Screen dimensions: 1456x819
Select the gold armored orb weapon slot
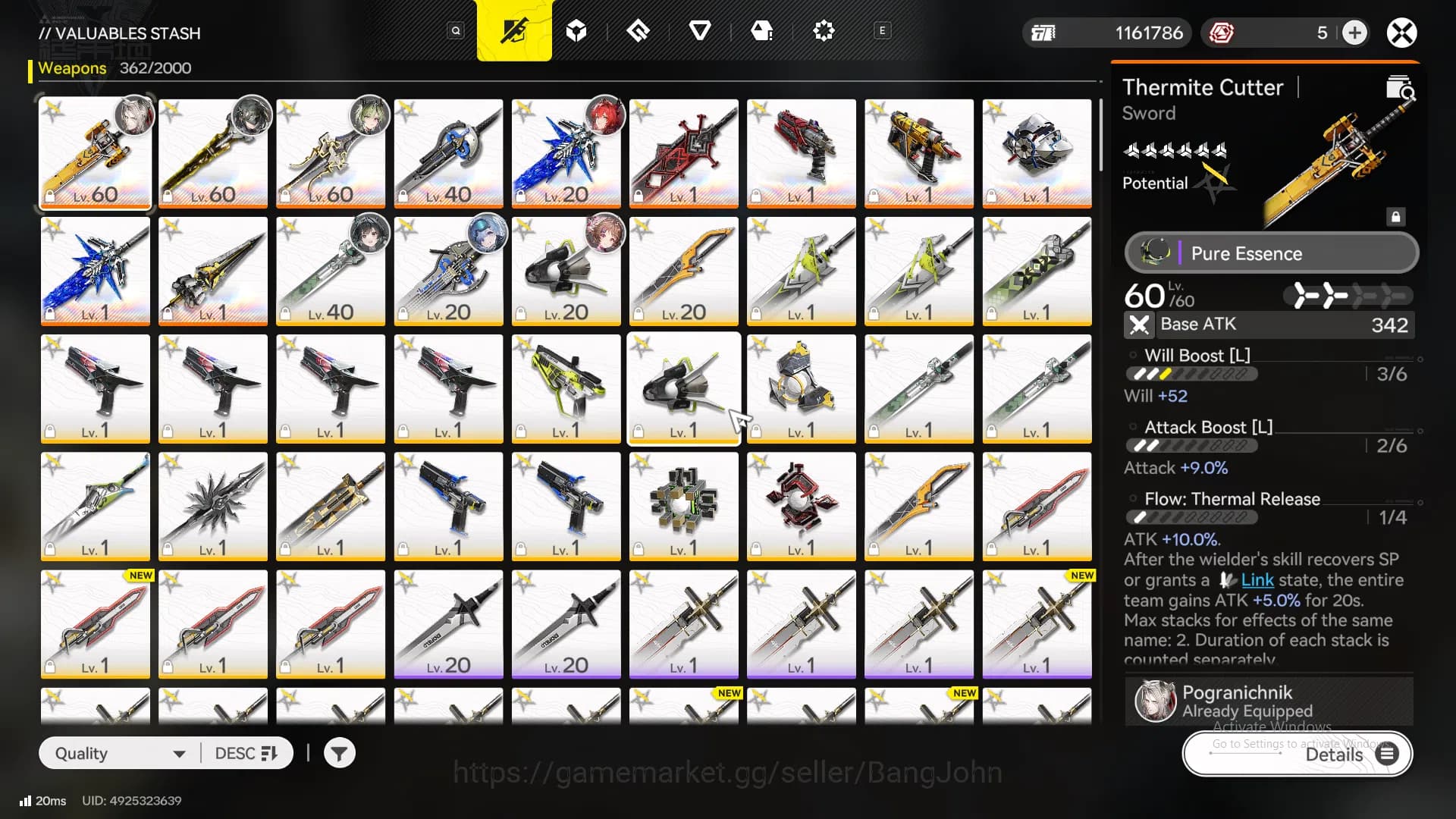click(x=801, y=388)
